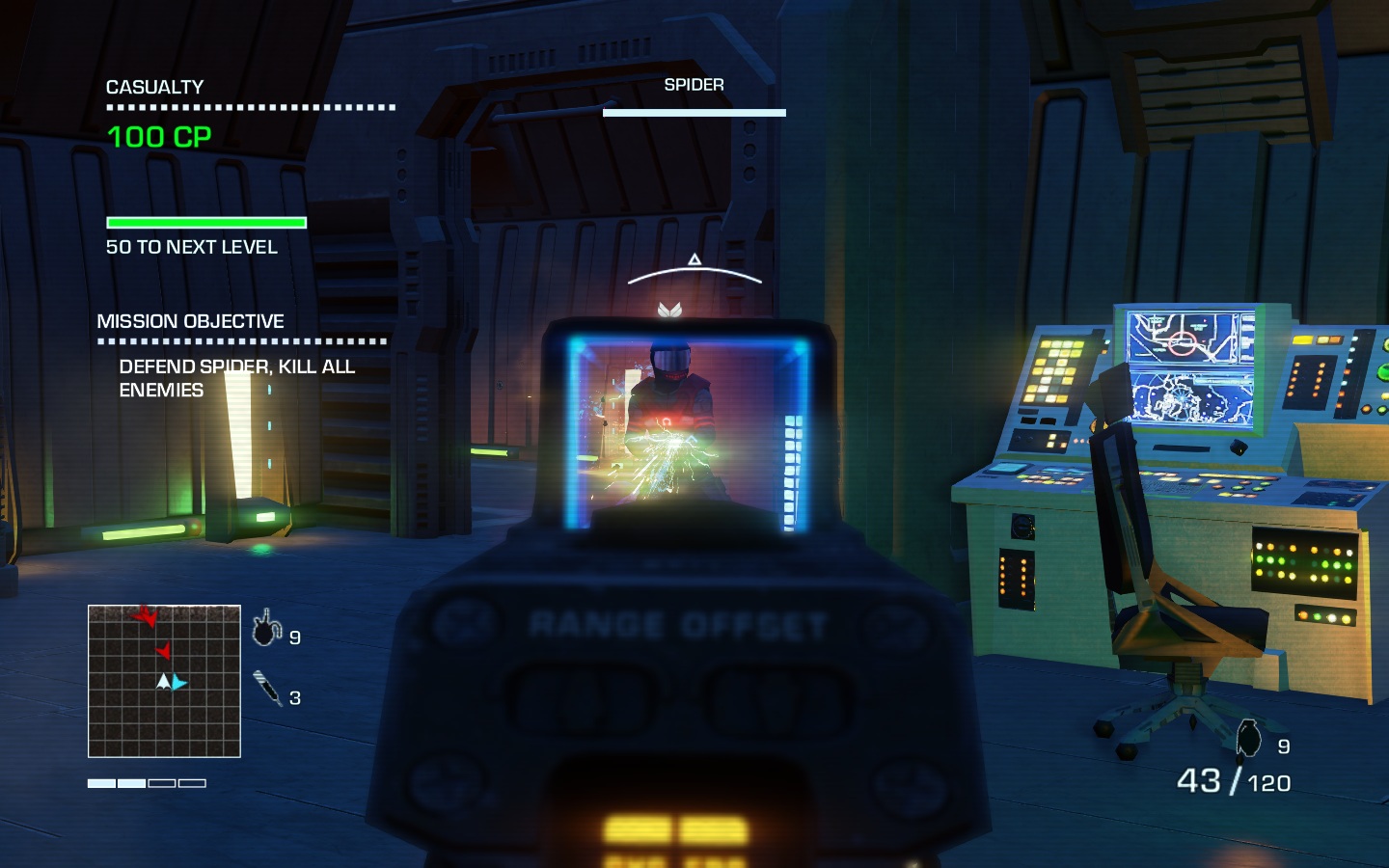
Task: Choose the syringe item icon with count 3
Action: click(x=267, y=689)
